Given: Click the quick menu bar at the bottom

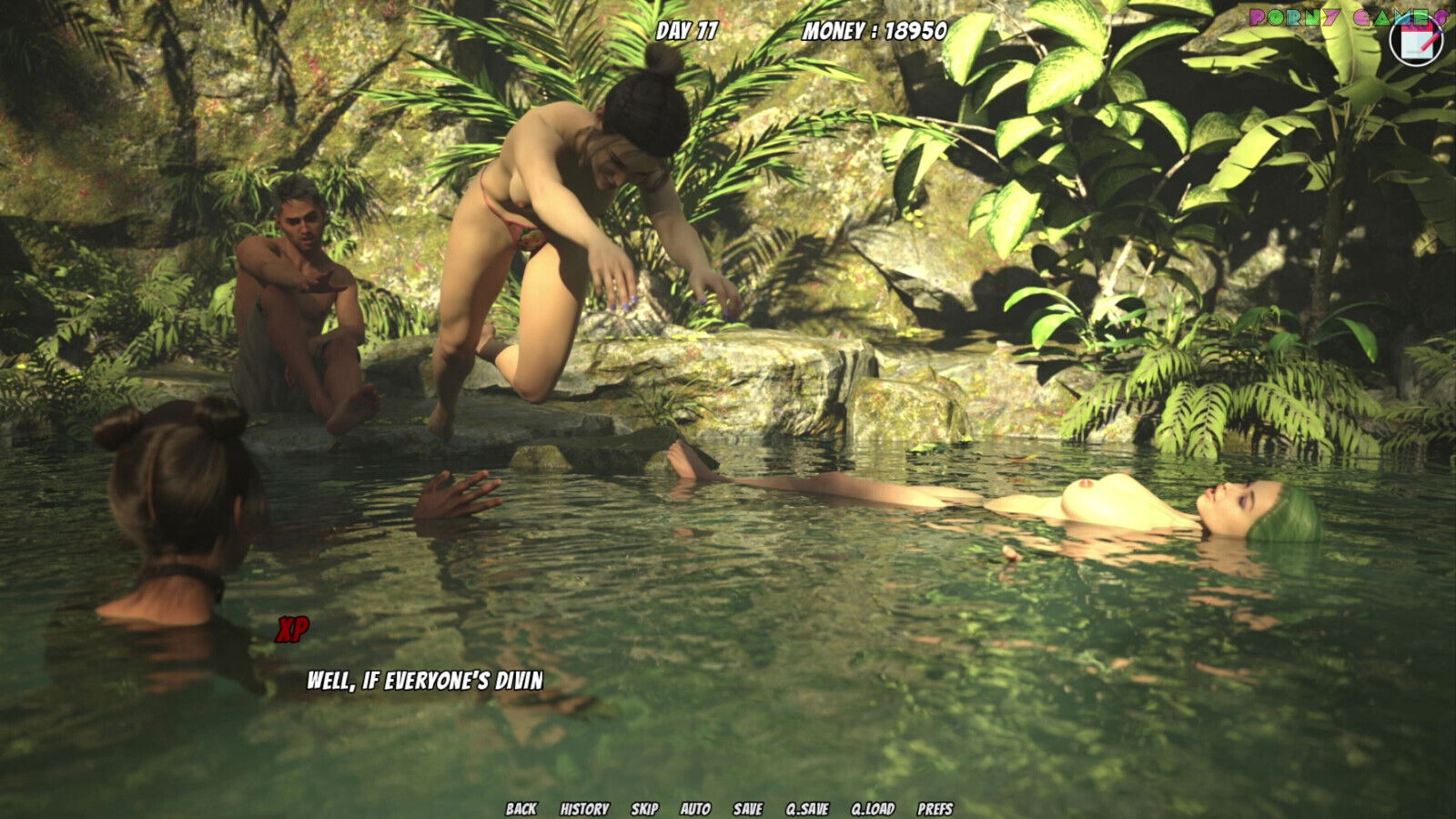Looking at the screenshot, I should [728, 806].
